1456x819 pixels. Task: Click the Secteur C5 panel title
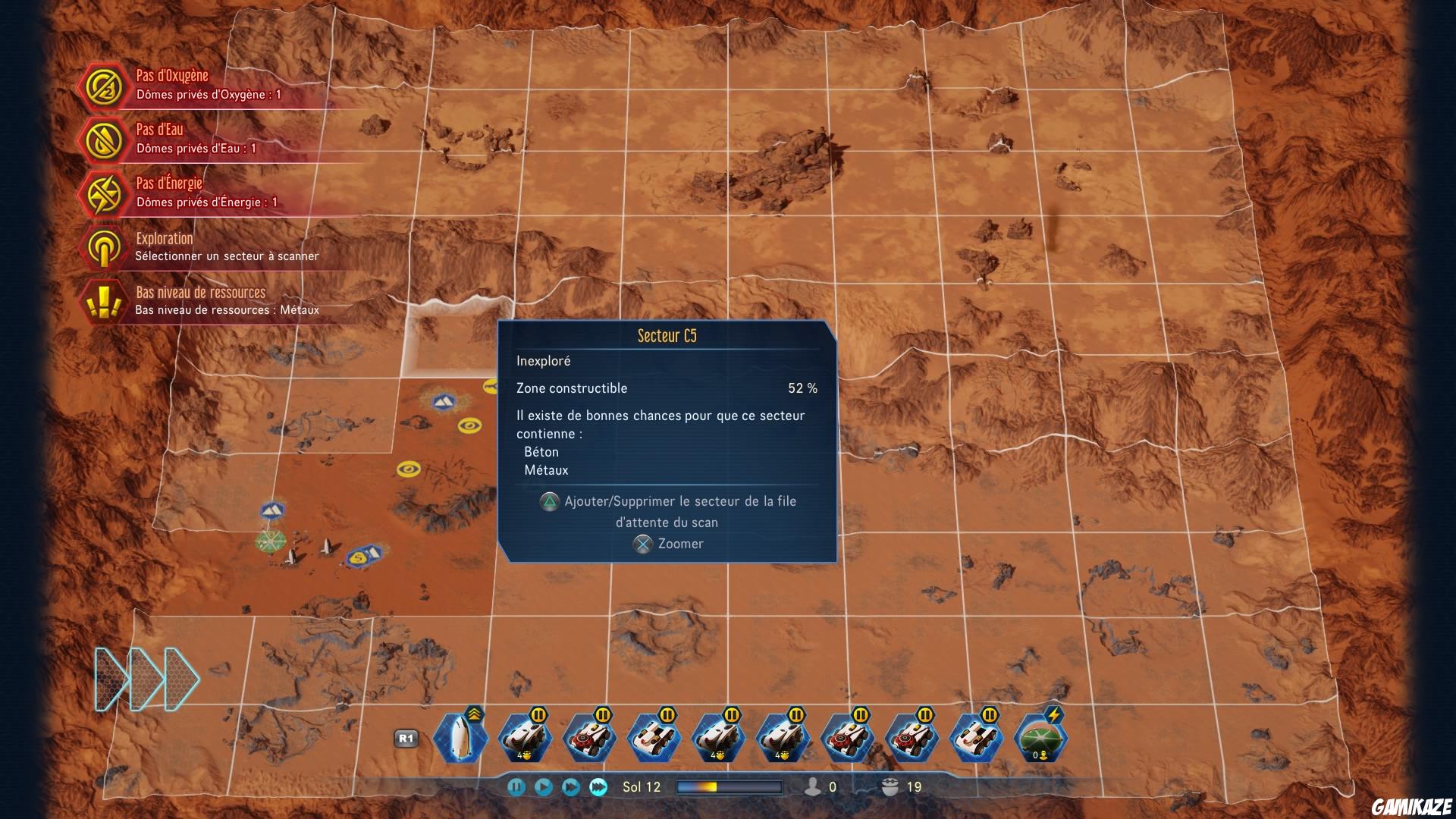667,334
